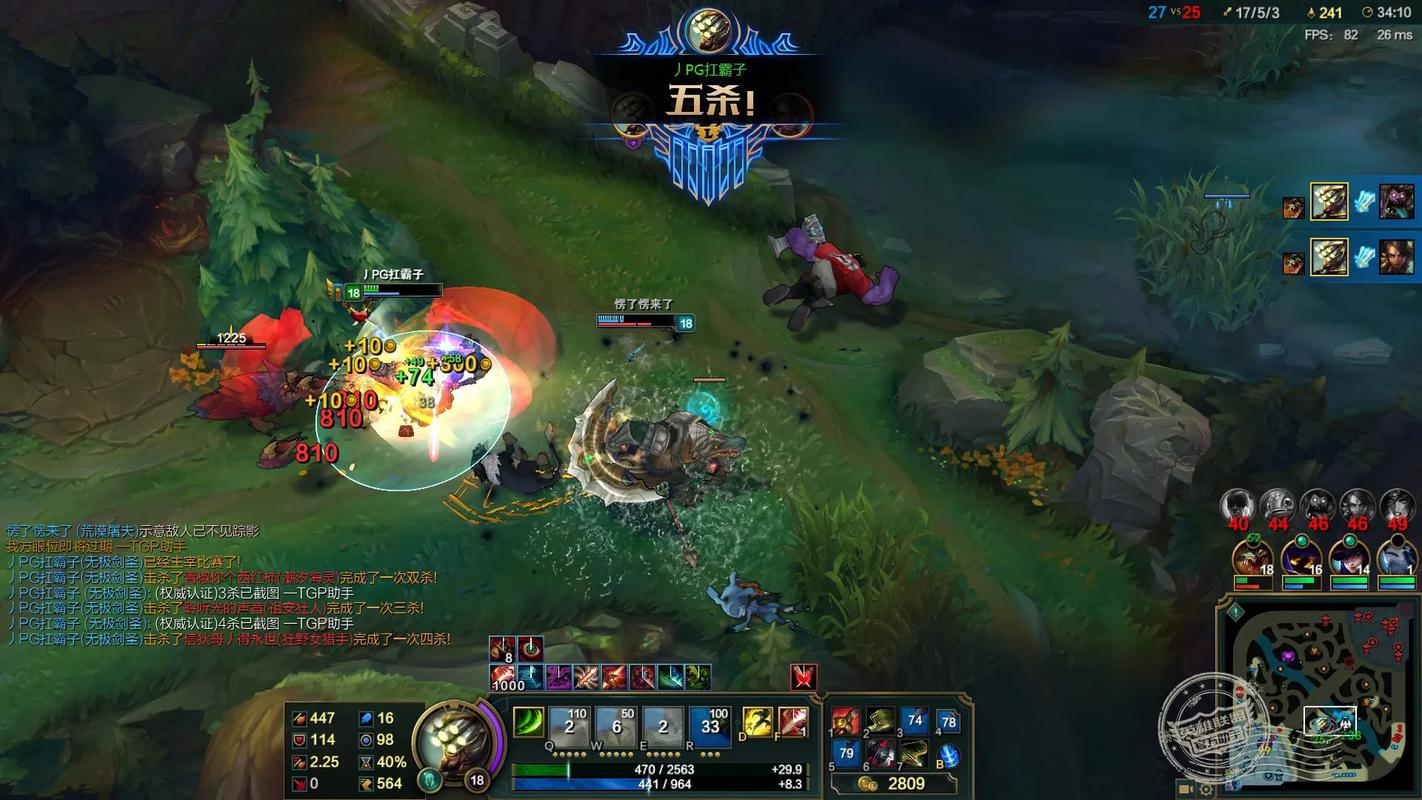Click the red item in slot 1
The height and width of the screenshot is (800, 1422).
tap(846, 721)
